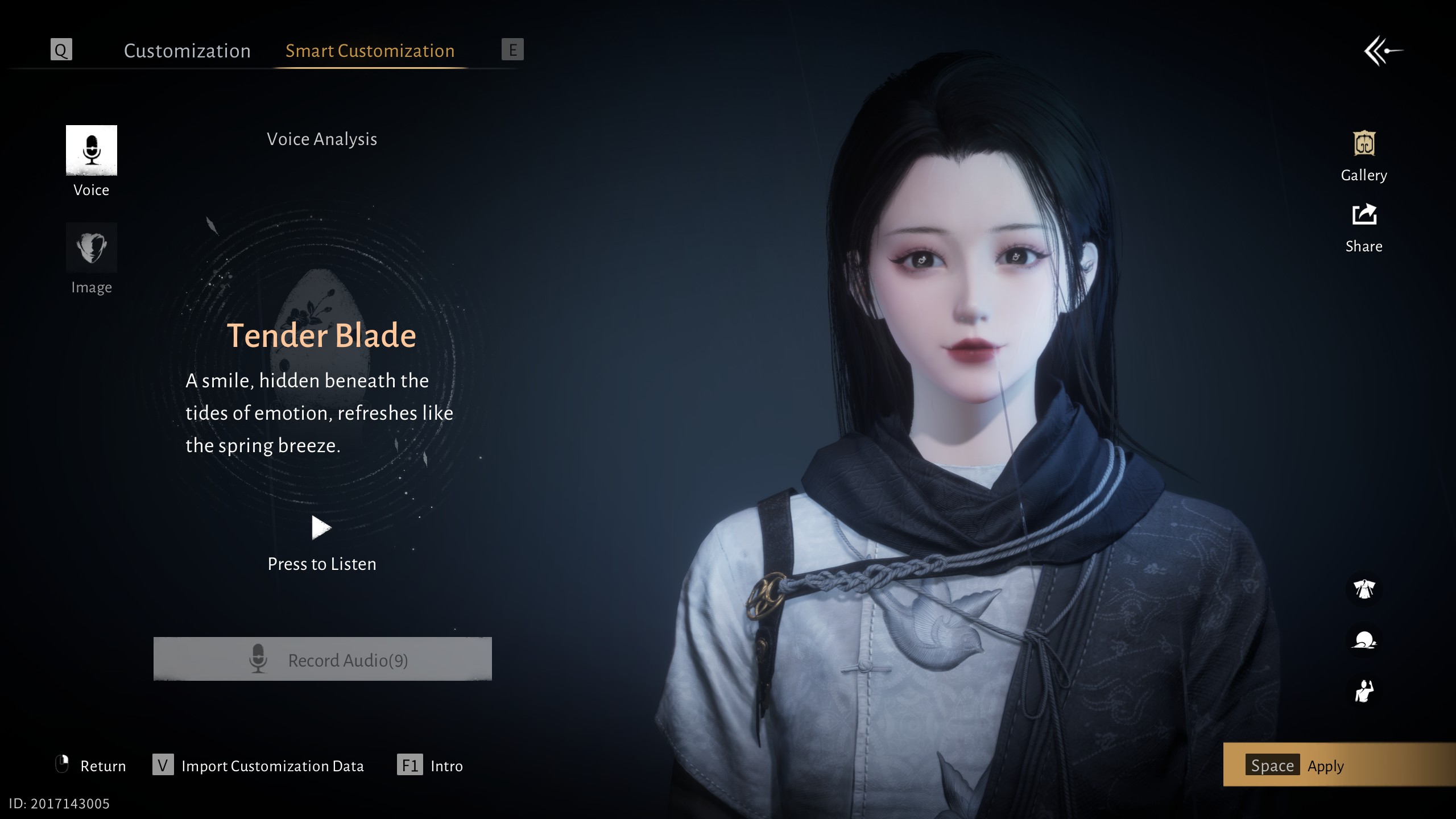Select the character pose icon
The width and height of the screenshot is (1456, 819).
coord(1364,692)
